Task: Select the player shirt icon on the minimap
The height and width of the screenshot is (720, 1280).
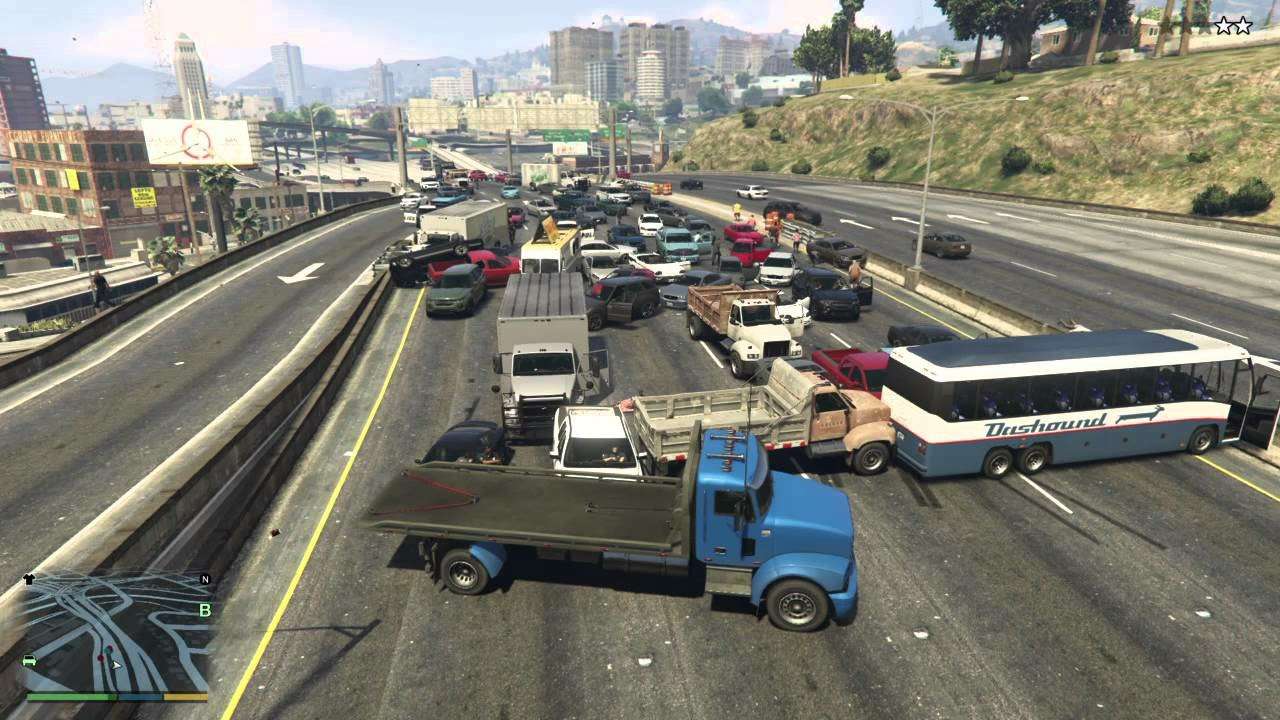Action: pyautogui.click(x=27, y=578)
